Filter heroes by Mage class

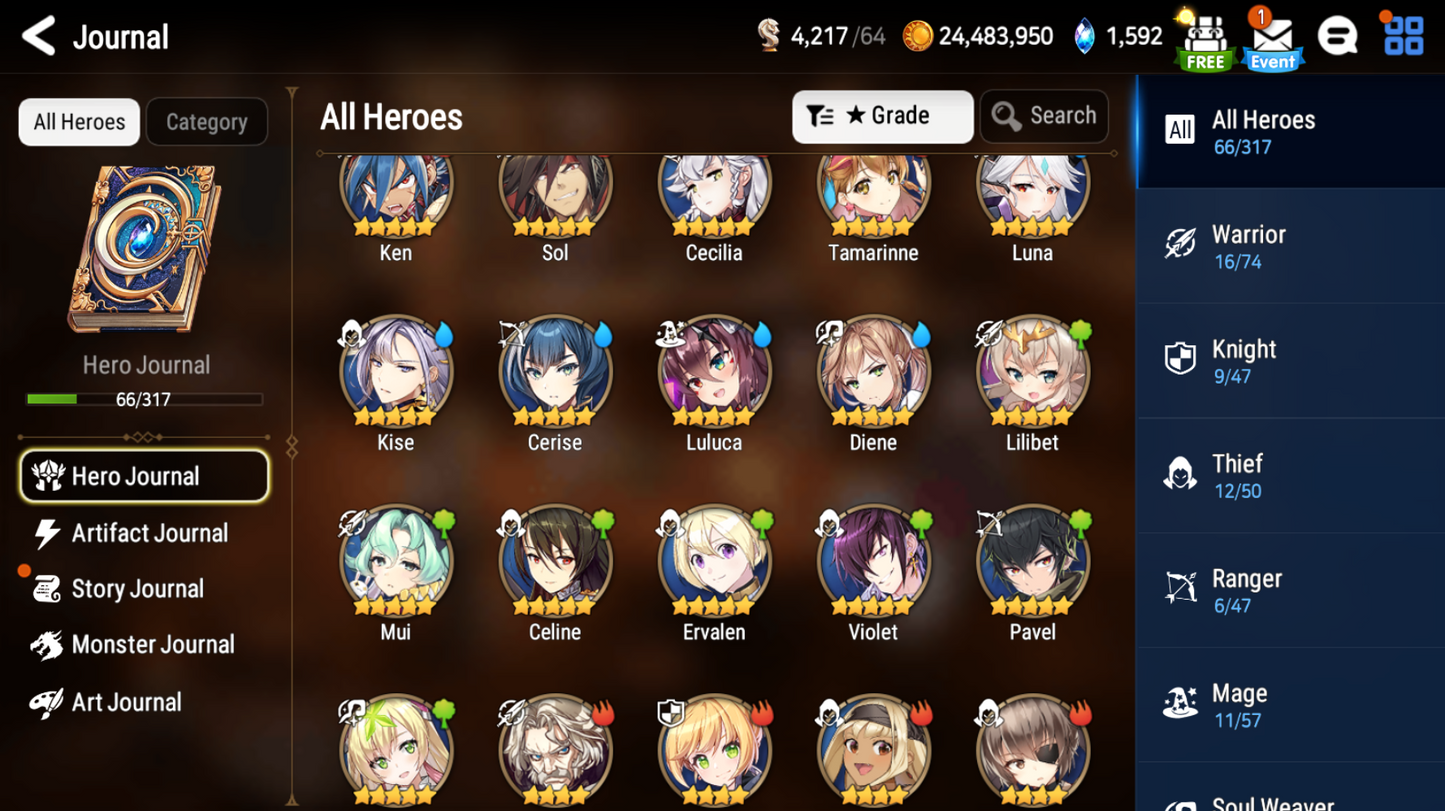click(1289, 705)
